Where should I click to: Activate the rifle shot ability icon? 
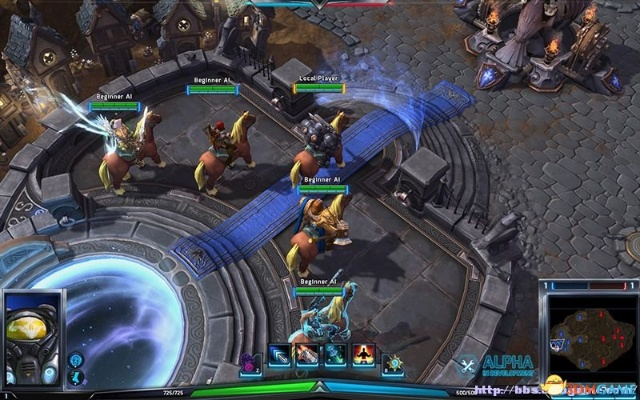point(307,356)
